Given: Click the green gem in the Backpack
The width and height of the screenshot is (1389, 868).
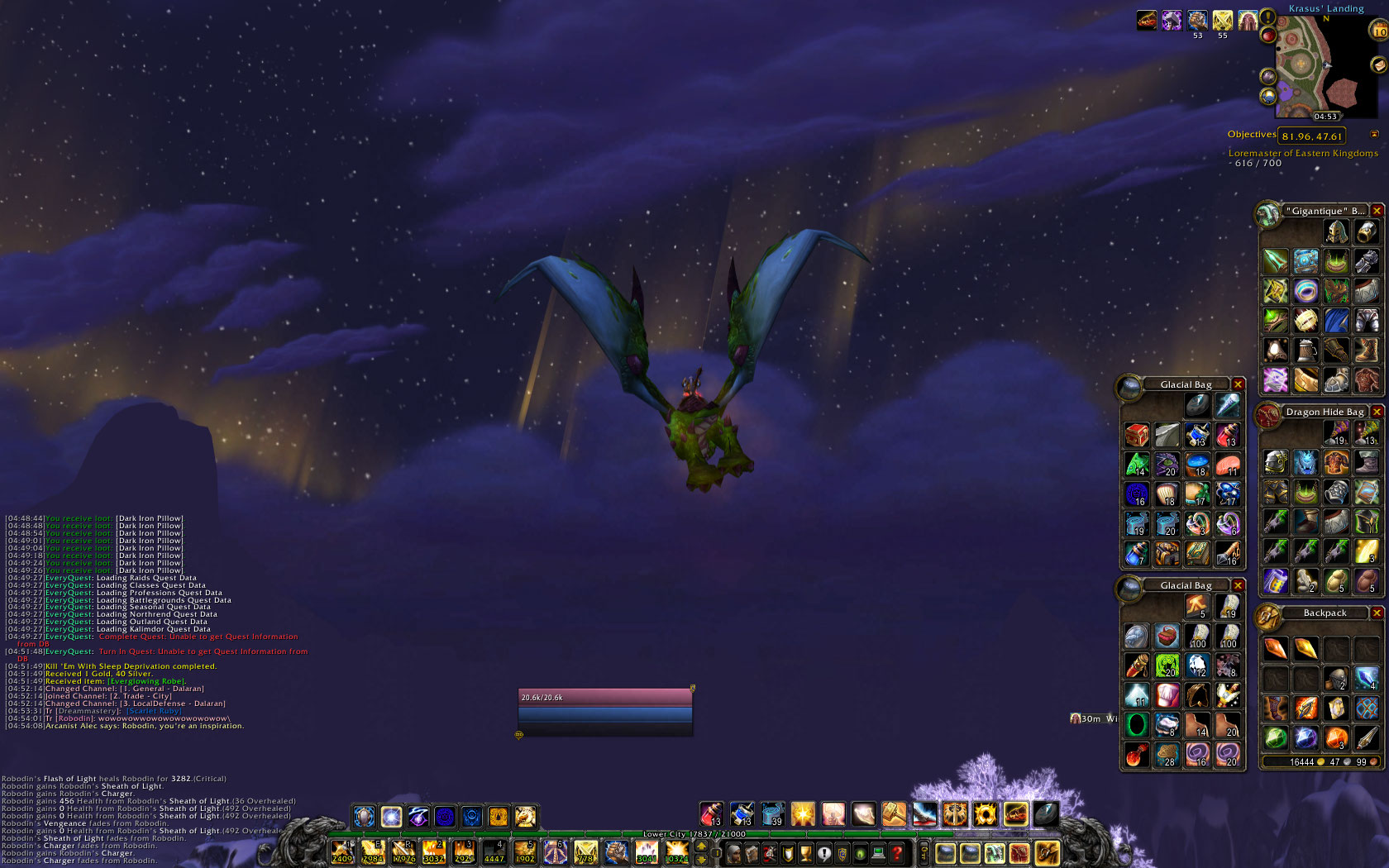Looking at the screenshot, I should (x=1275, y=737).
